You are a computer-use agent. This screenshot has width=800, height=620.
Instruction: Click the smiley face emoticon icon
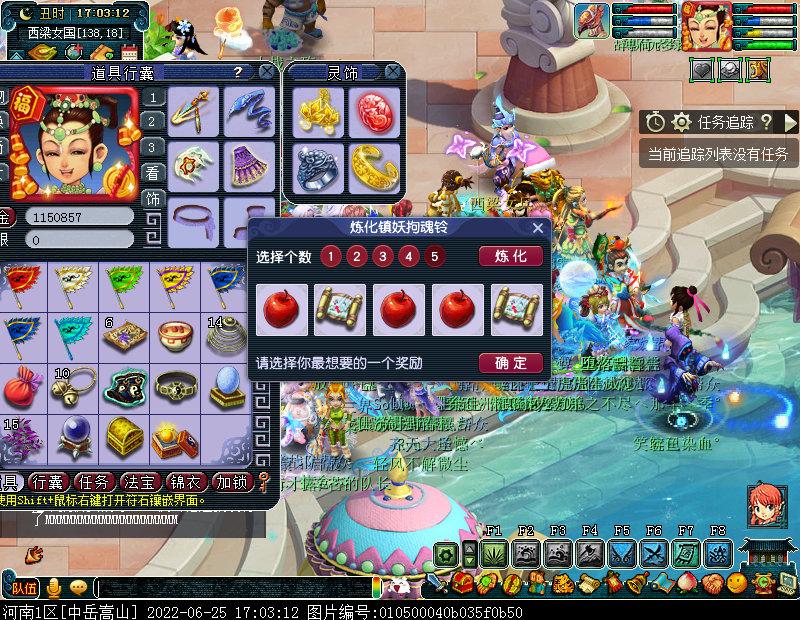[x=737, y=581]
